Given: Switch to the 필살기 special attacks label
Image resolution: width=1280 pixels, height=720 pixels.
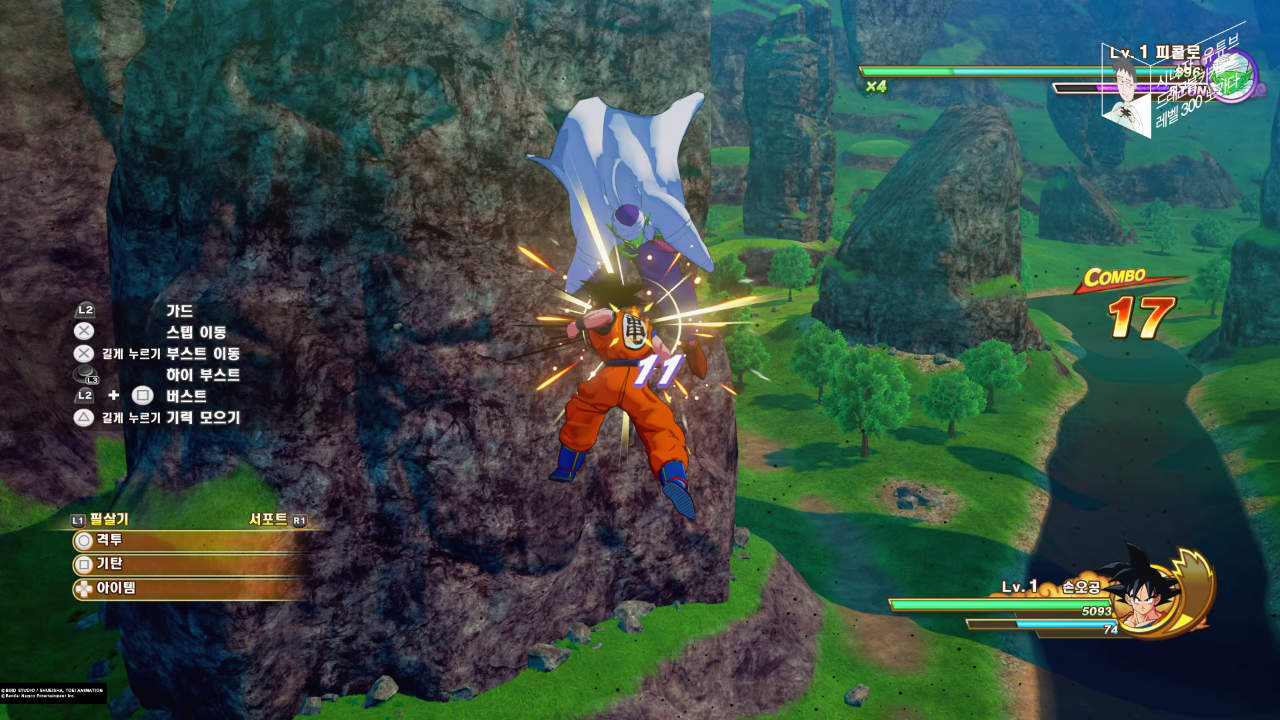Looking at the screenshot, I should [108, 519].
